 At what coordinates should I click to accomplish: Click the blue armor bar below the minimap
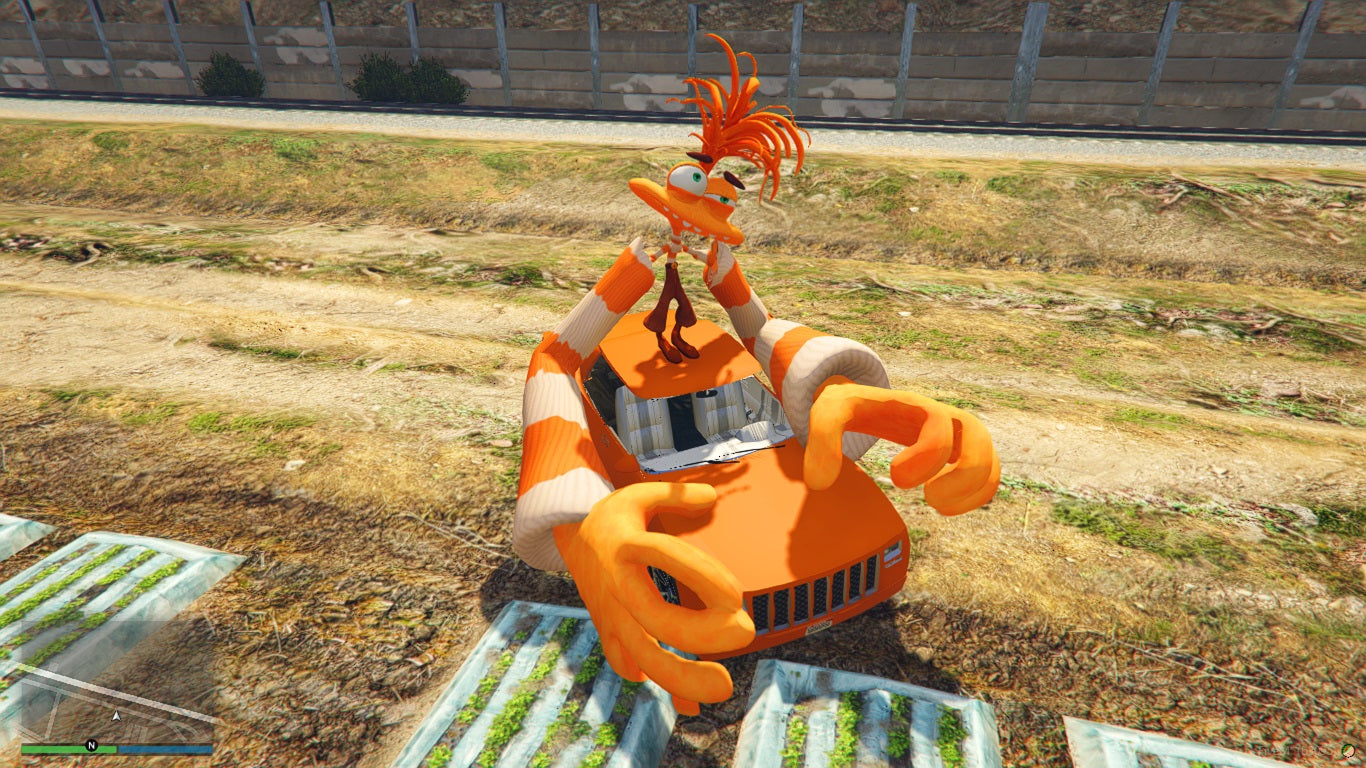[x=165, y=746]
